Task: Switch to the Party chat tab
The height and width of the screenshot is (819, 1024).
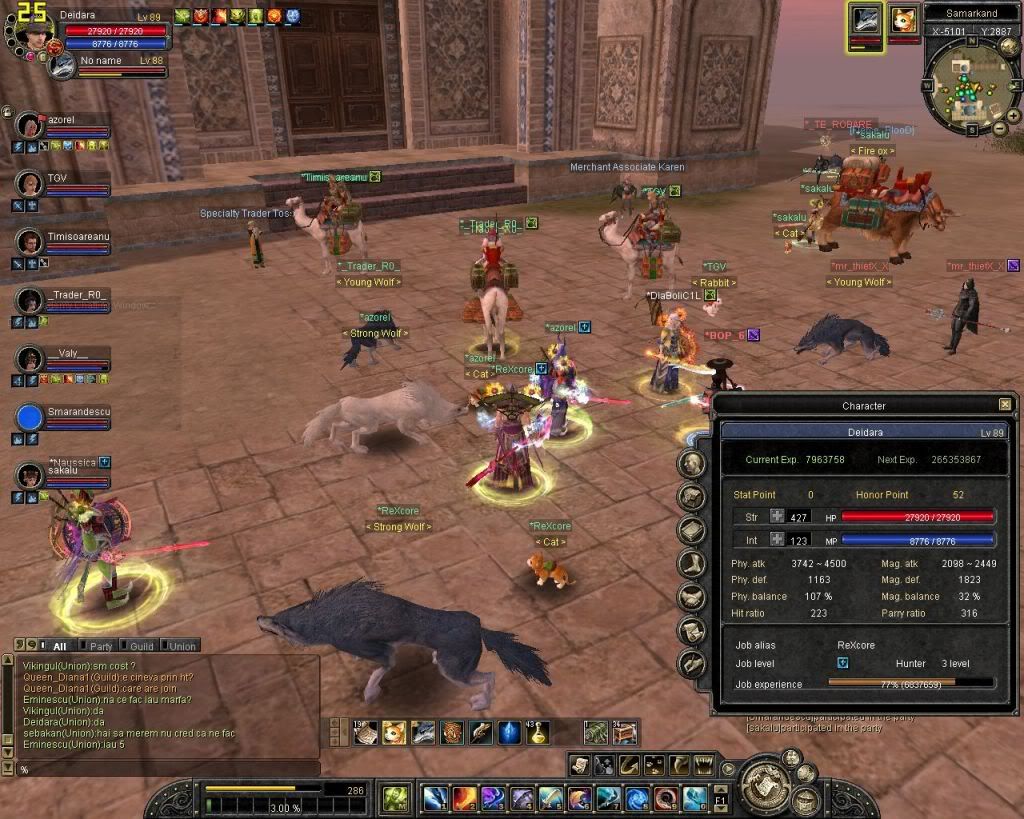Action: pos(97,646)
